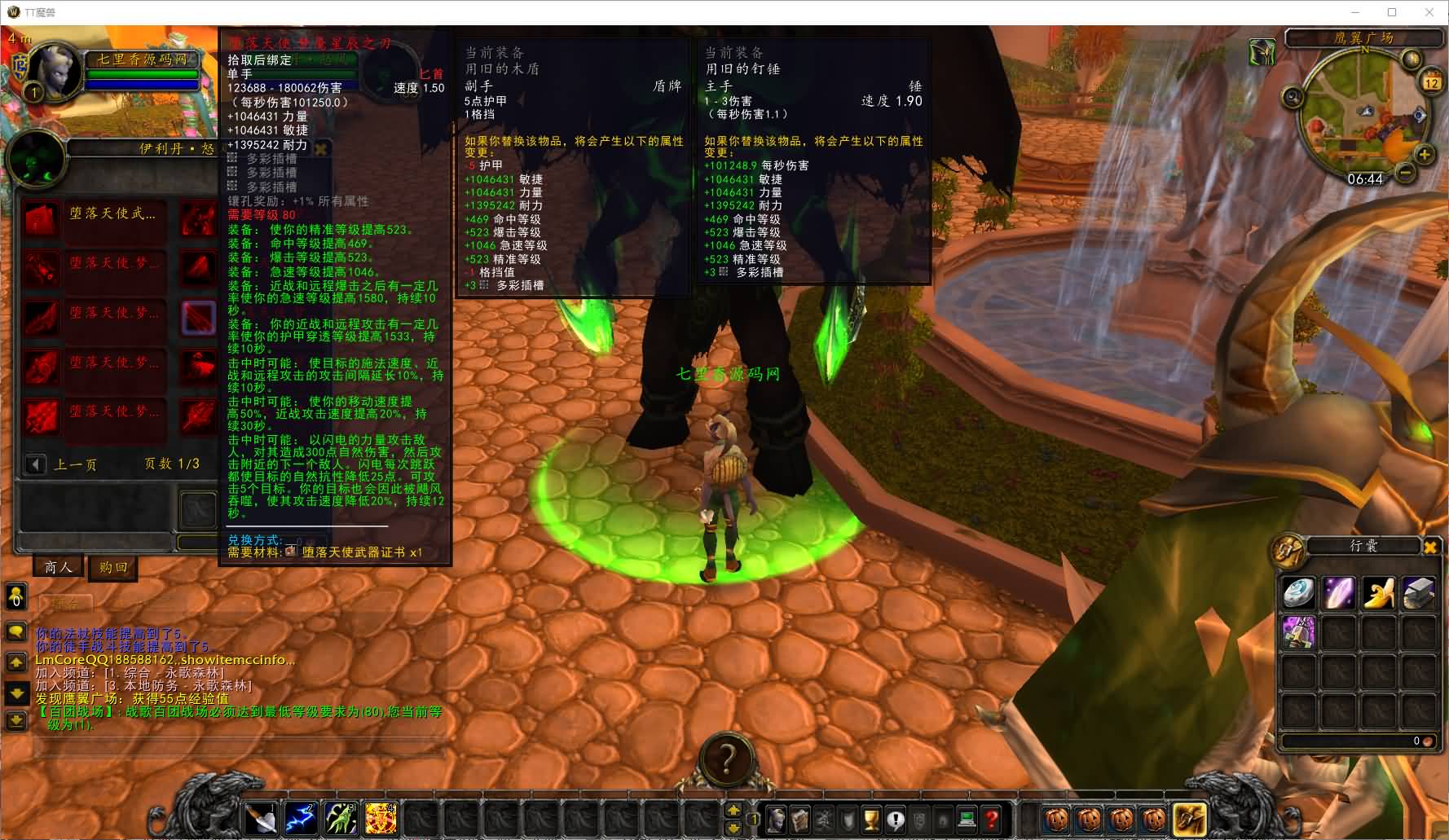Open the achievements trophy cup button
The width and height of the screenshot is (1449, 840).
tap(871, 819)
